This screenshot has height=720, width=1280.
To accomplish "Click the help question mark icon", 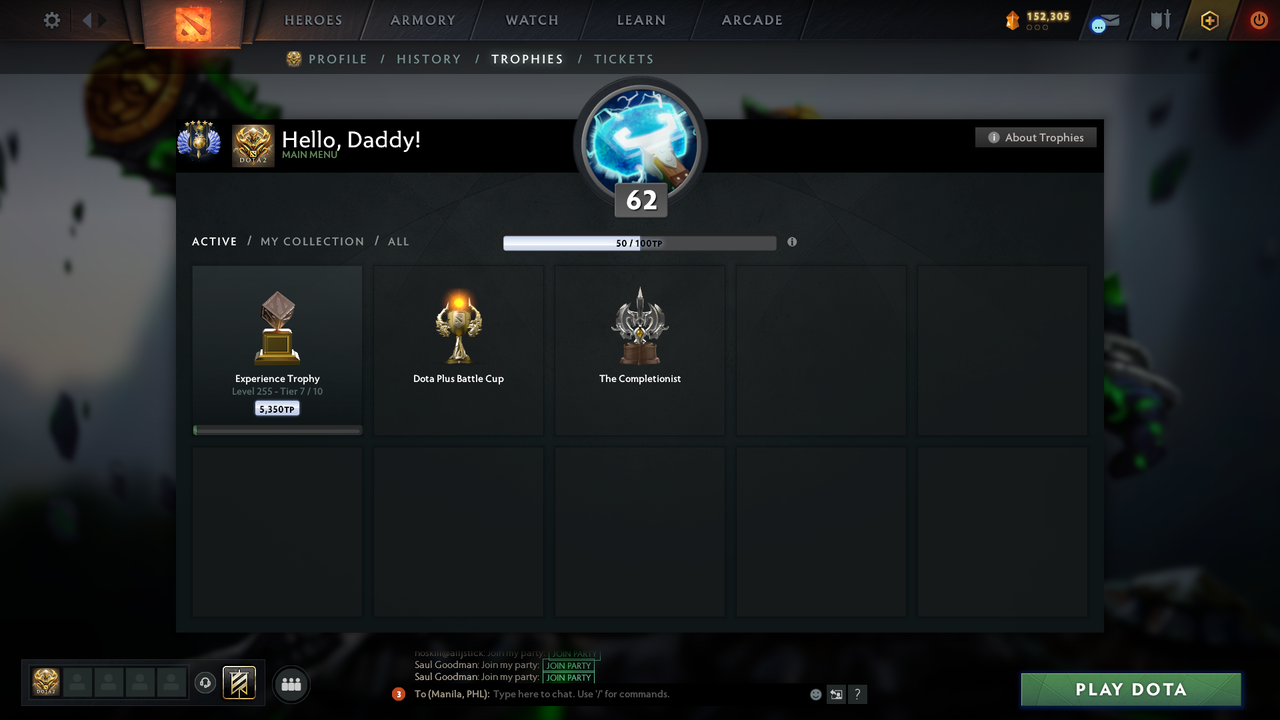I will pos(857,693).
